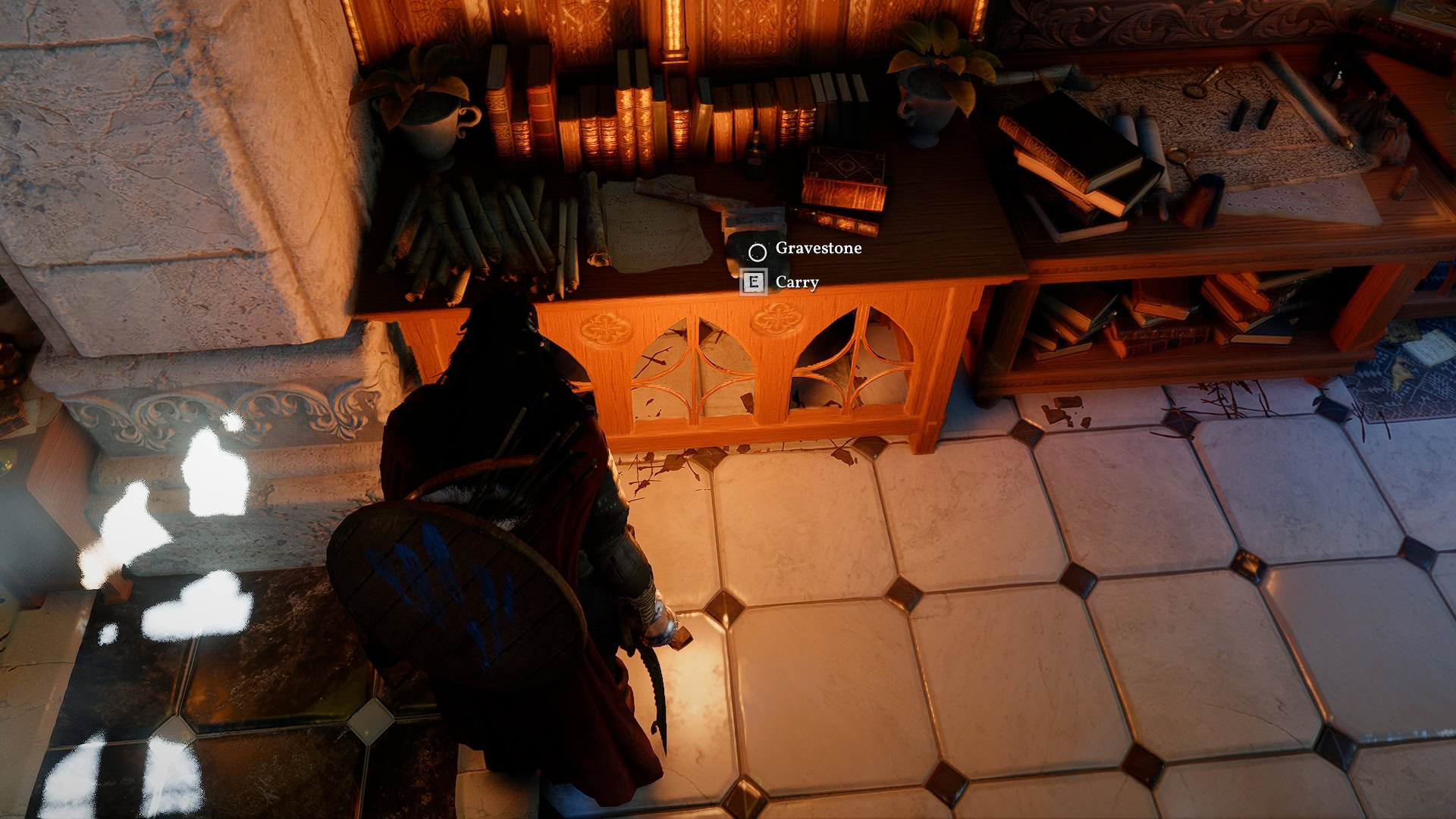
Task: Click the bundle of scrolls on the left shelf
Action: [x=485, y=235]
